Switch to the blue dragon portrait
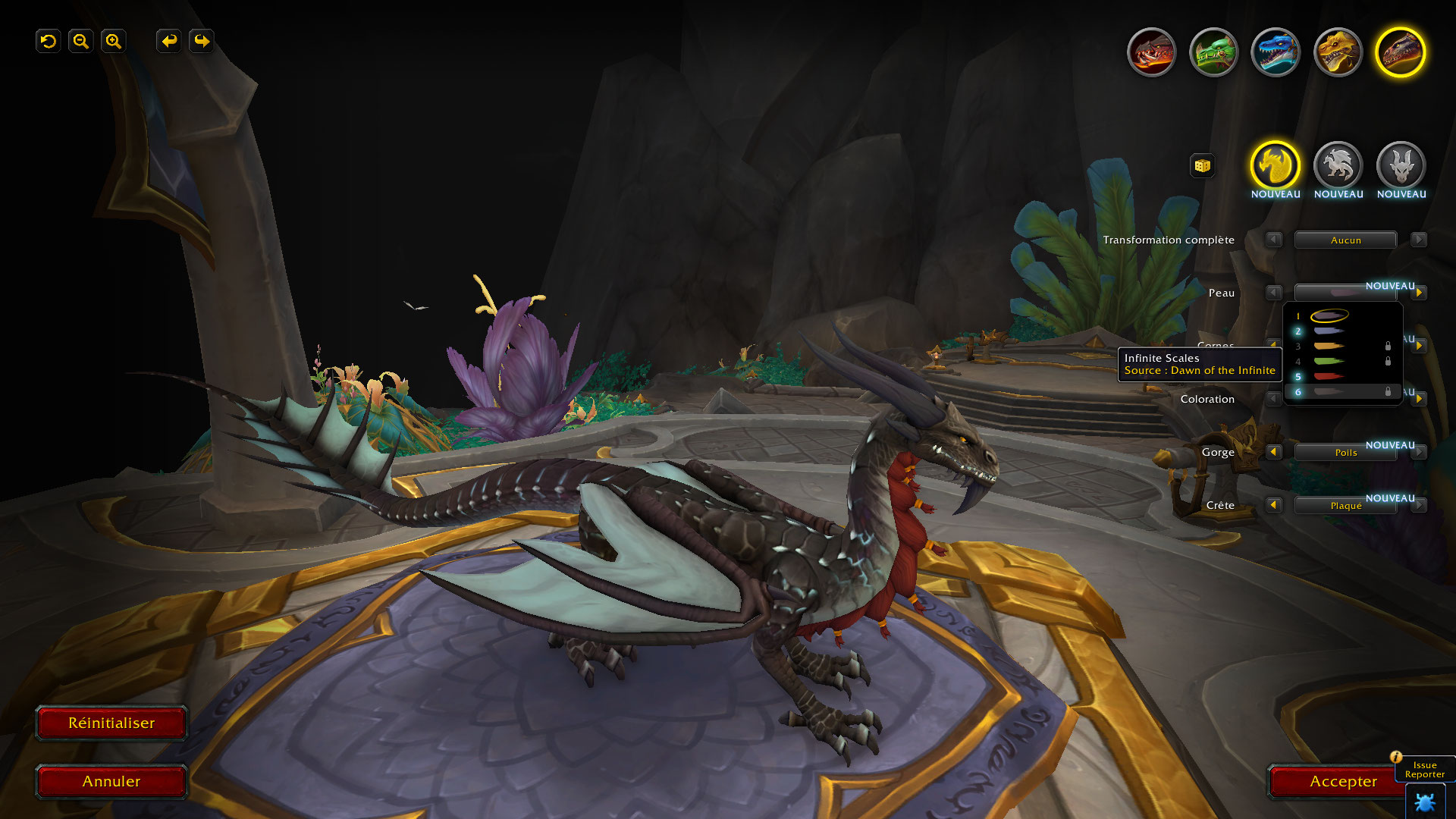The image size is (1456, 819). (1276, 52)
